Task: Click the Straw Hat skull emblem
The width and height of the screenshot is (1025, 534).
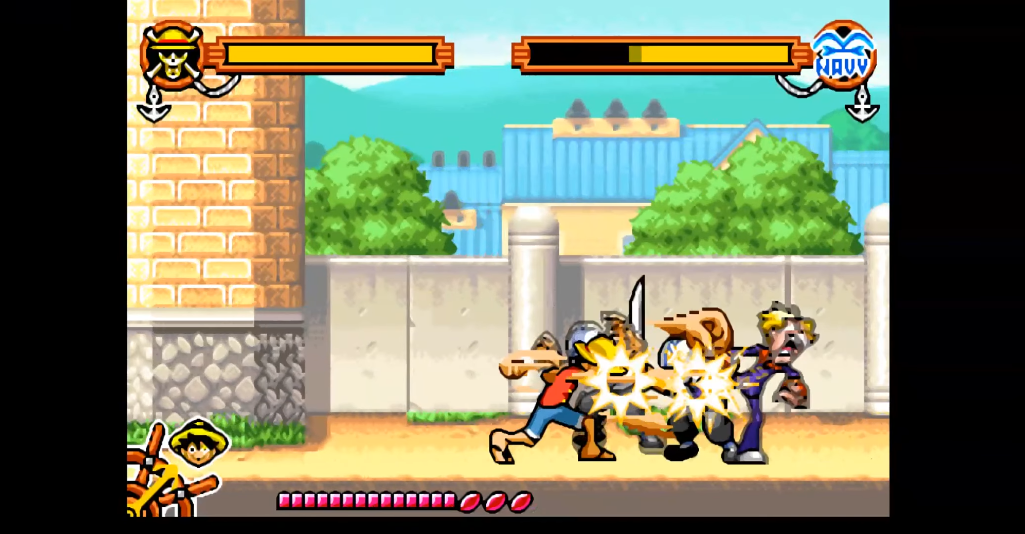Action: [x=171, y=55]
